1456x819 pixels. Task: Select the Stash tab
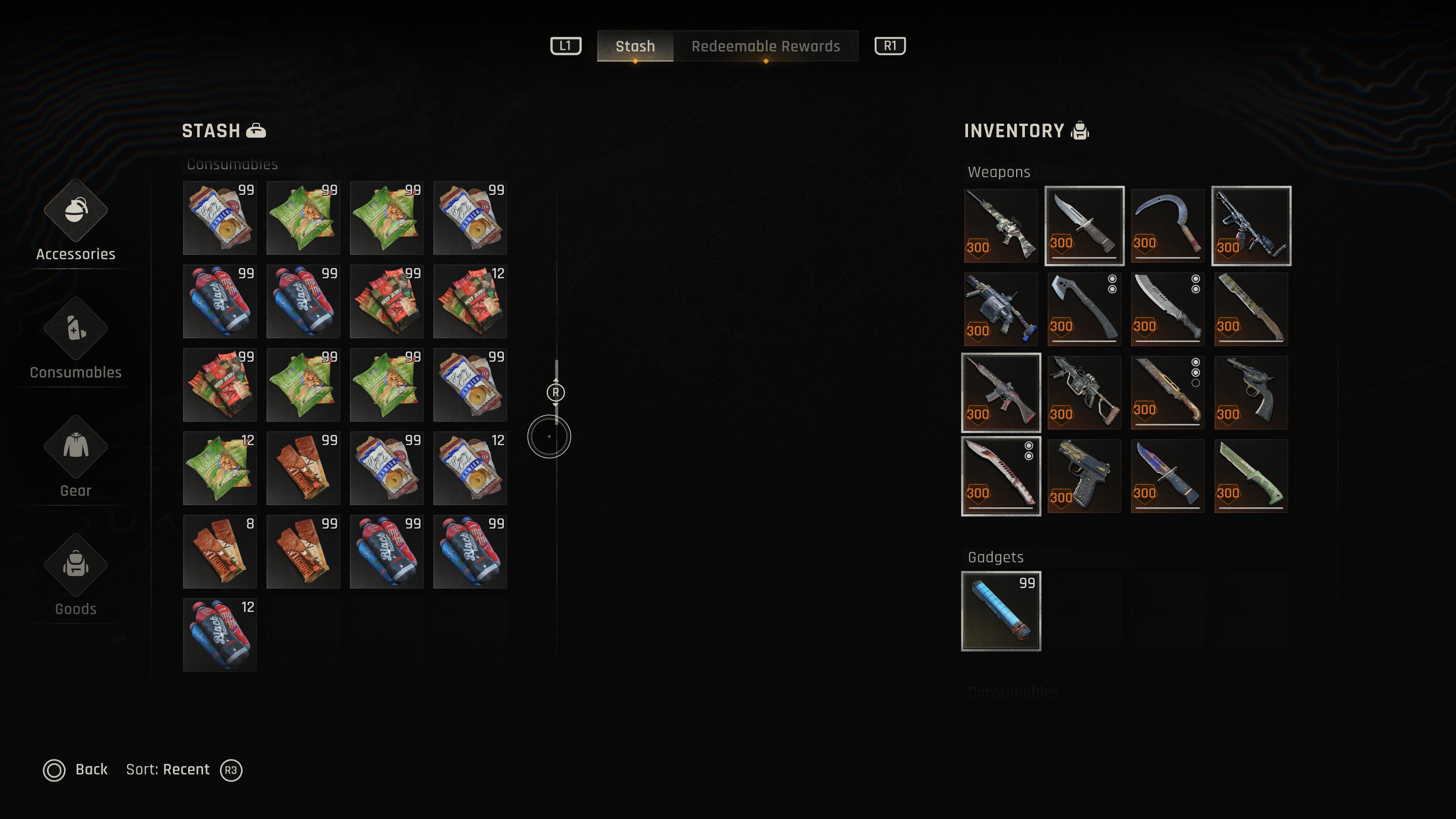tap(635, 46)
